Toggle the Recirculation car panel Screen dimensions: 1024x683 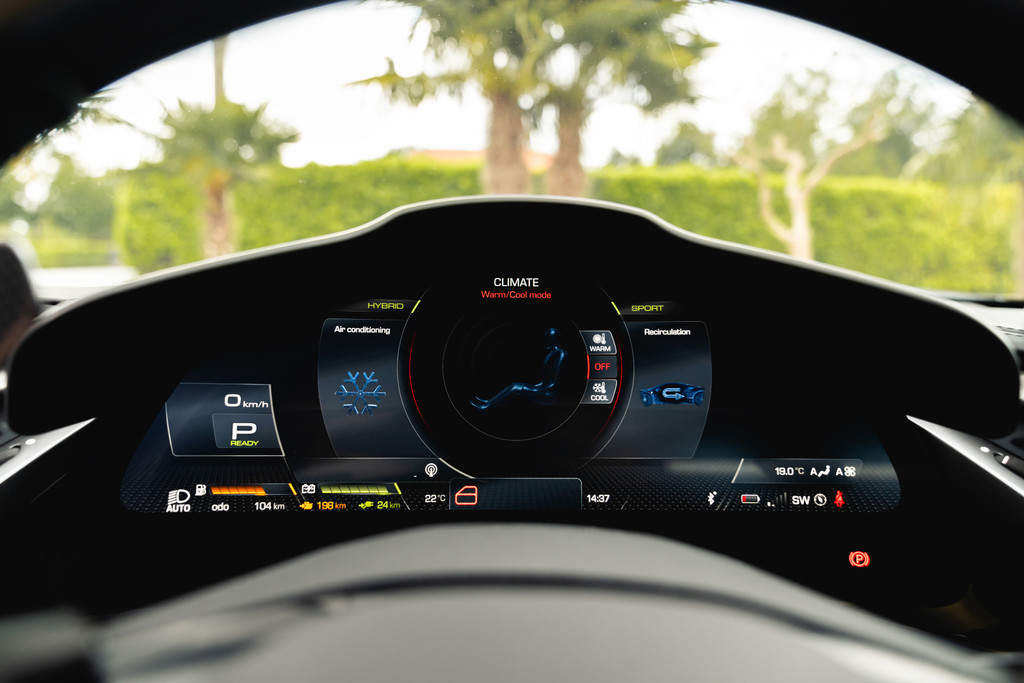670,392
